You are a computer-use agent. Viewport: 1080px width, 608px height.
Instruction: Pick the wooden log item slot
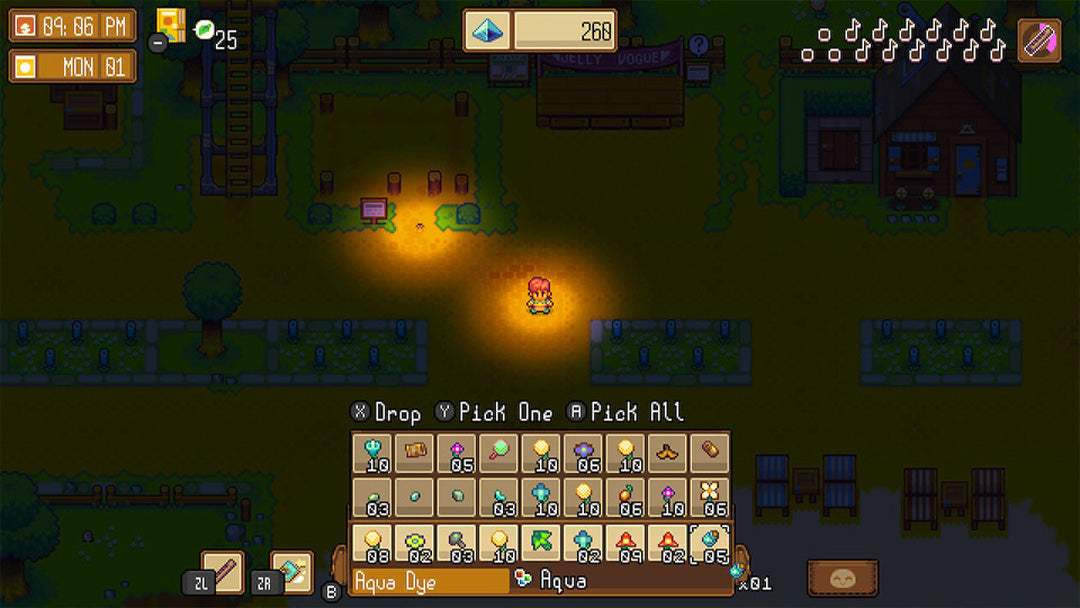click(709, 453)
